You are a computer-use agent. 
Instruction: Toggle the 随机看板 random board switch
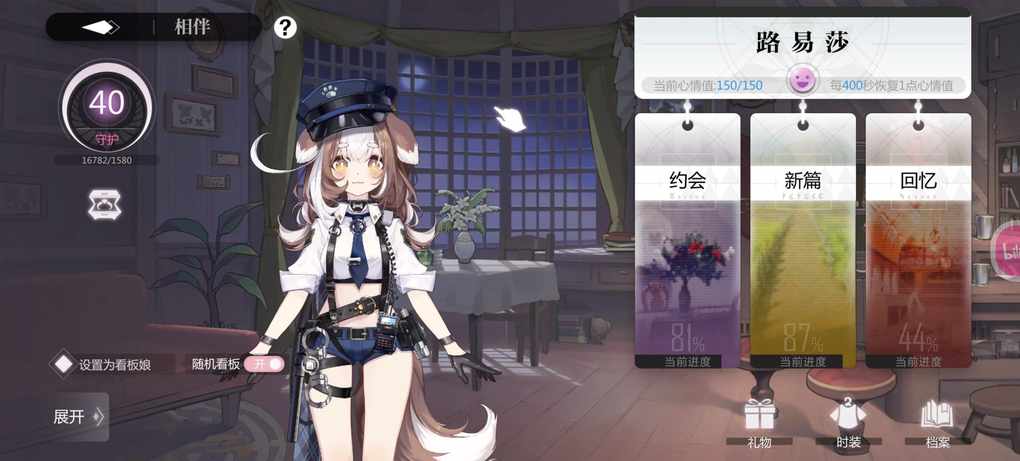point(266,364)
